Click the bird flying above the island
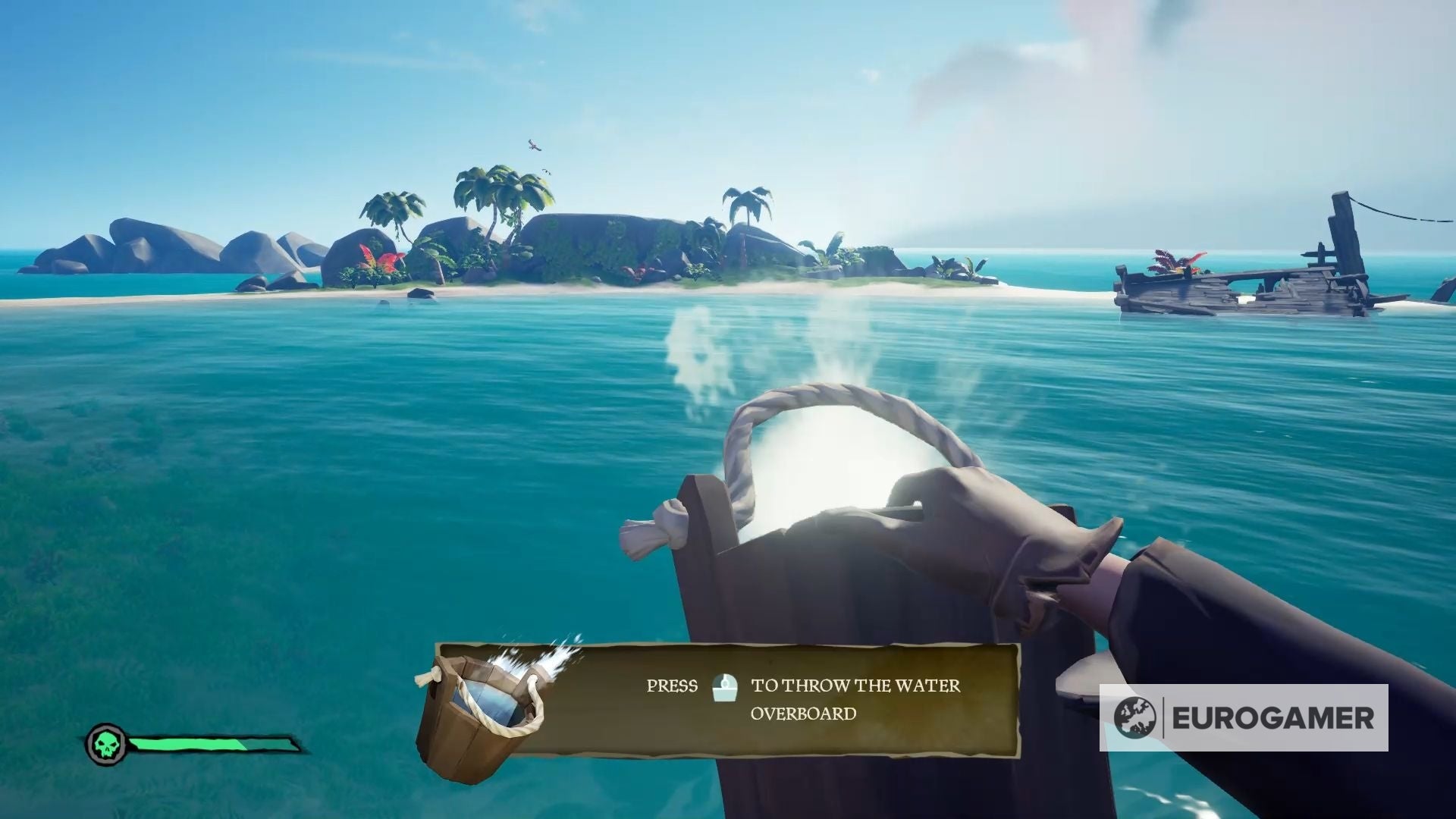 [535, 146]
